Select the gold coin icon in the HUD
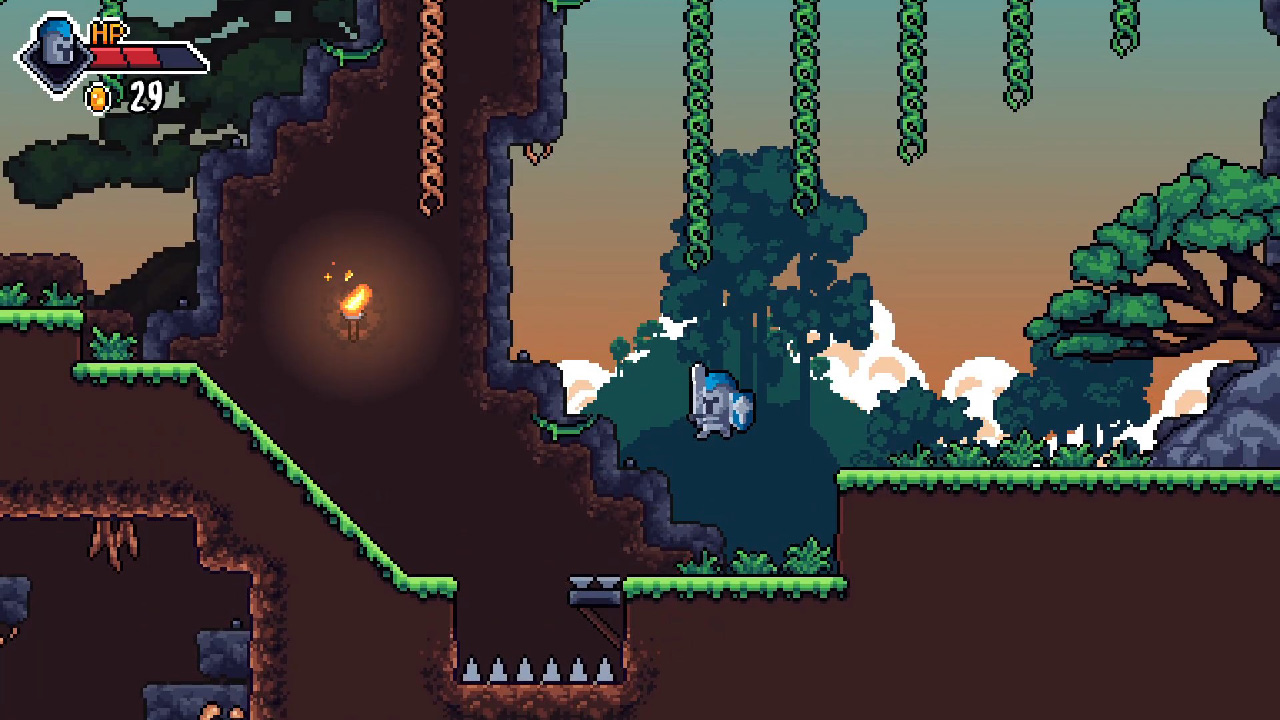The height and width of the screenshot is (720, 1280). click(97, 97)
